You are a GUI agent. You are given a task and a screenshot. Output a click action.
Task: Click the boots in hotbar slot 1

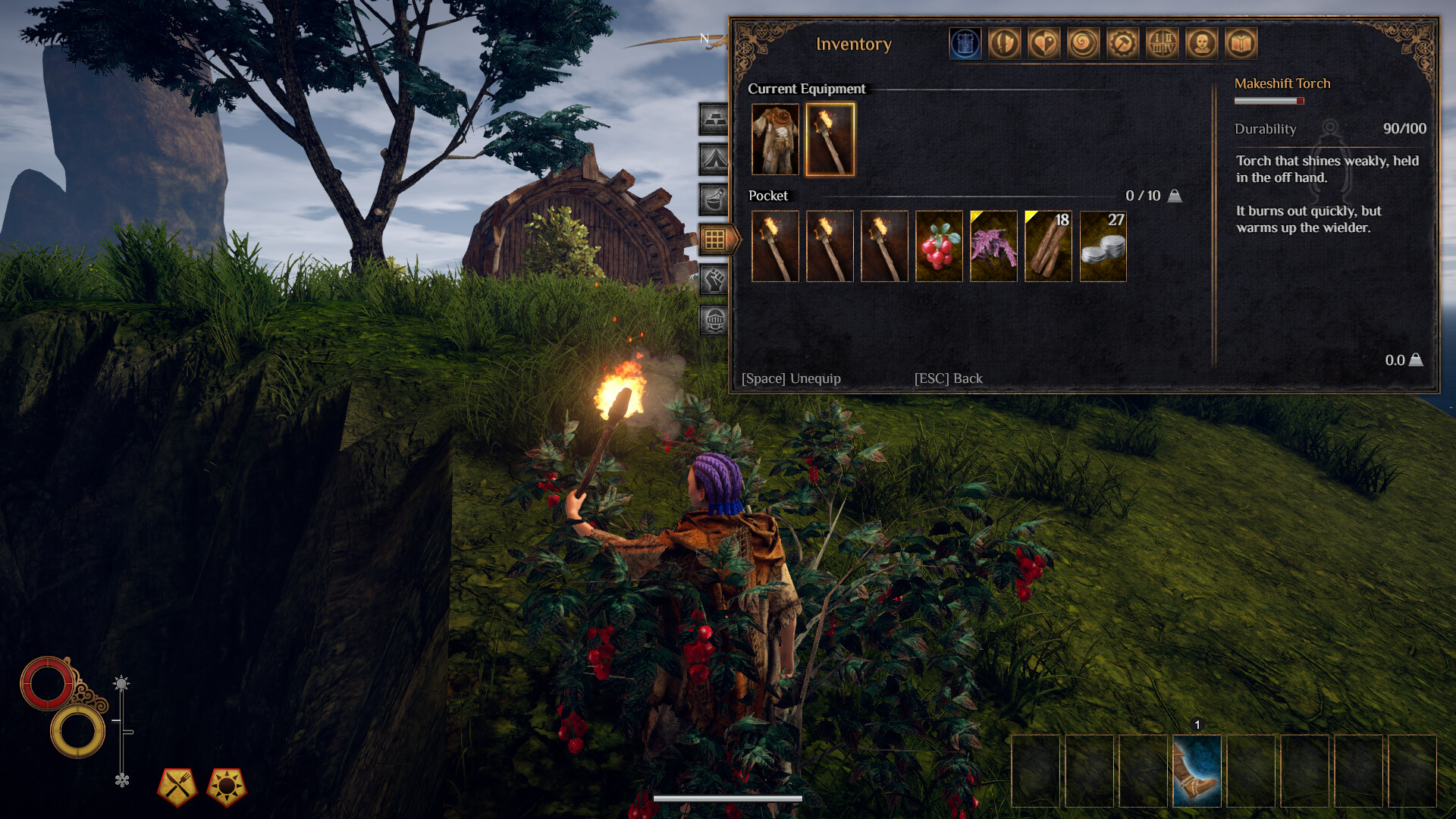pos(1197,770)
